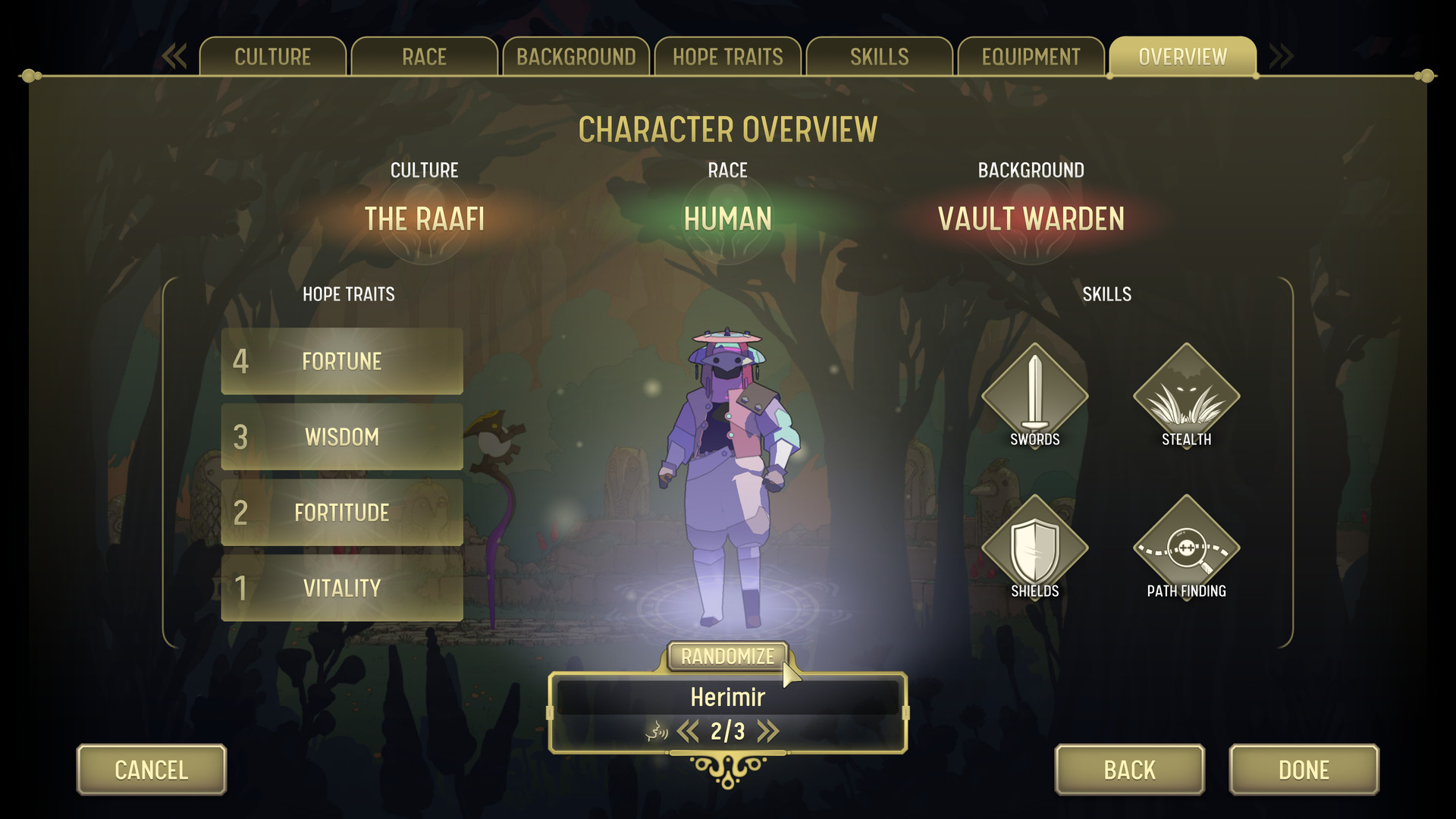
Task: Confirm the character with Done
Action: [1303, 770]
